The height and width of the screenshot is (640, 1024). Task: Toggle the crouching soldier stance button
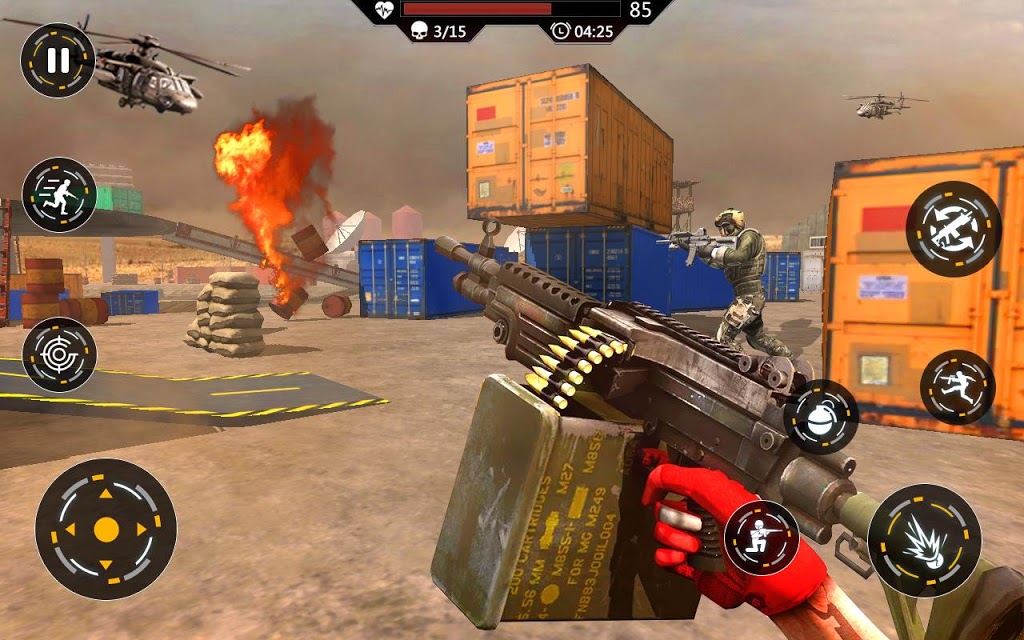[761, 537]
